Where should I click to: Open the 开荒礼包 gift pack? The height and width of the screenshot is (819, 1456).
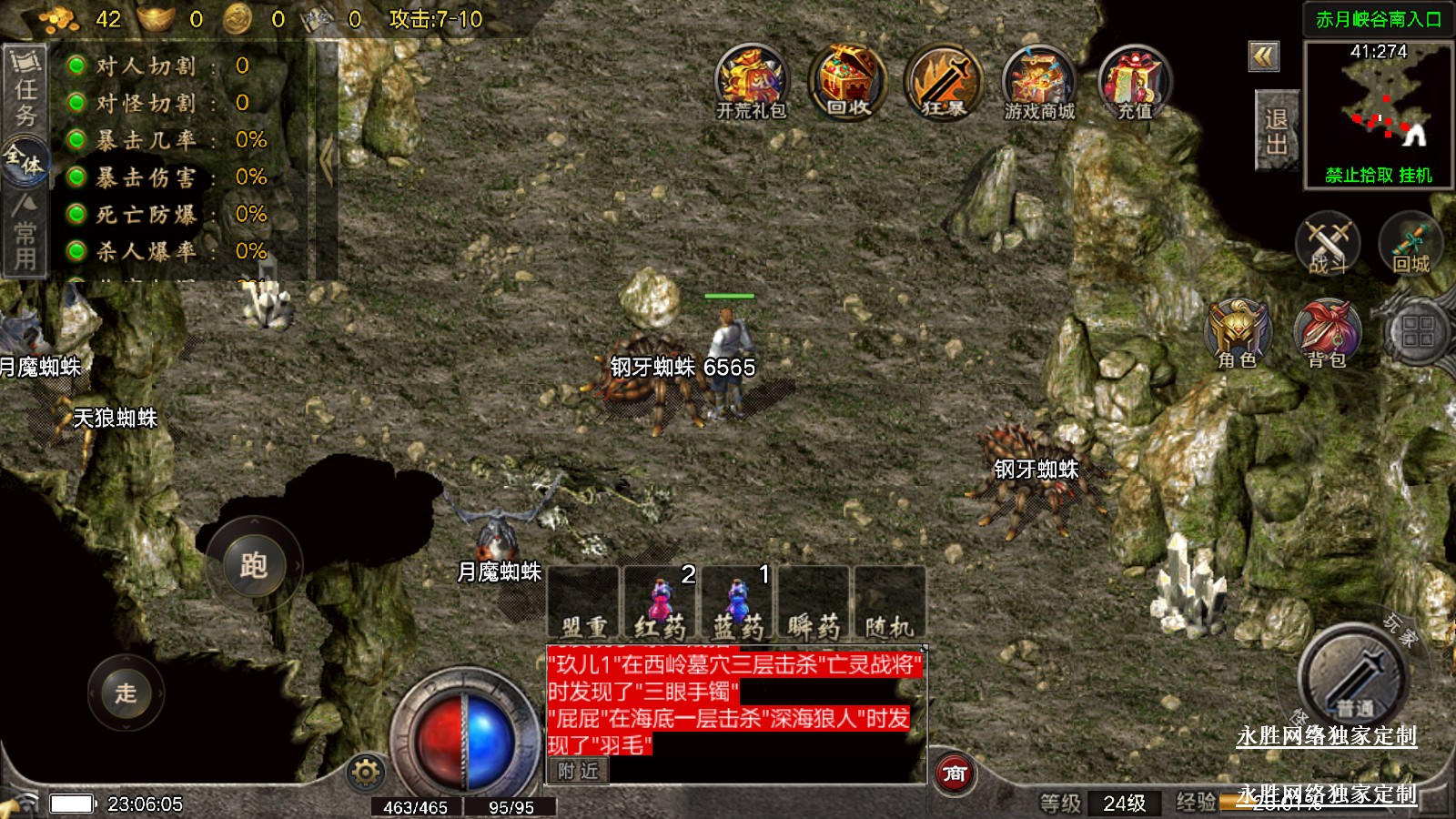coord(751,82)
